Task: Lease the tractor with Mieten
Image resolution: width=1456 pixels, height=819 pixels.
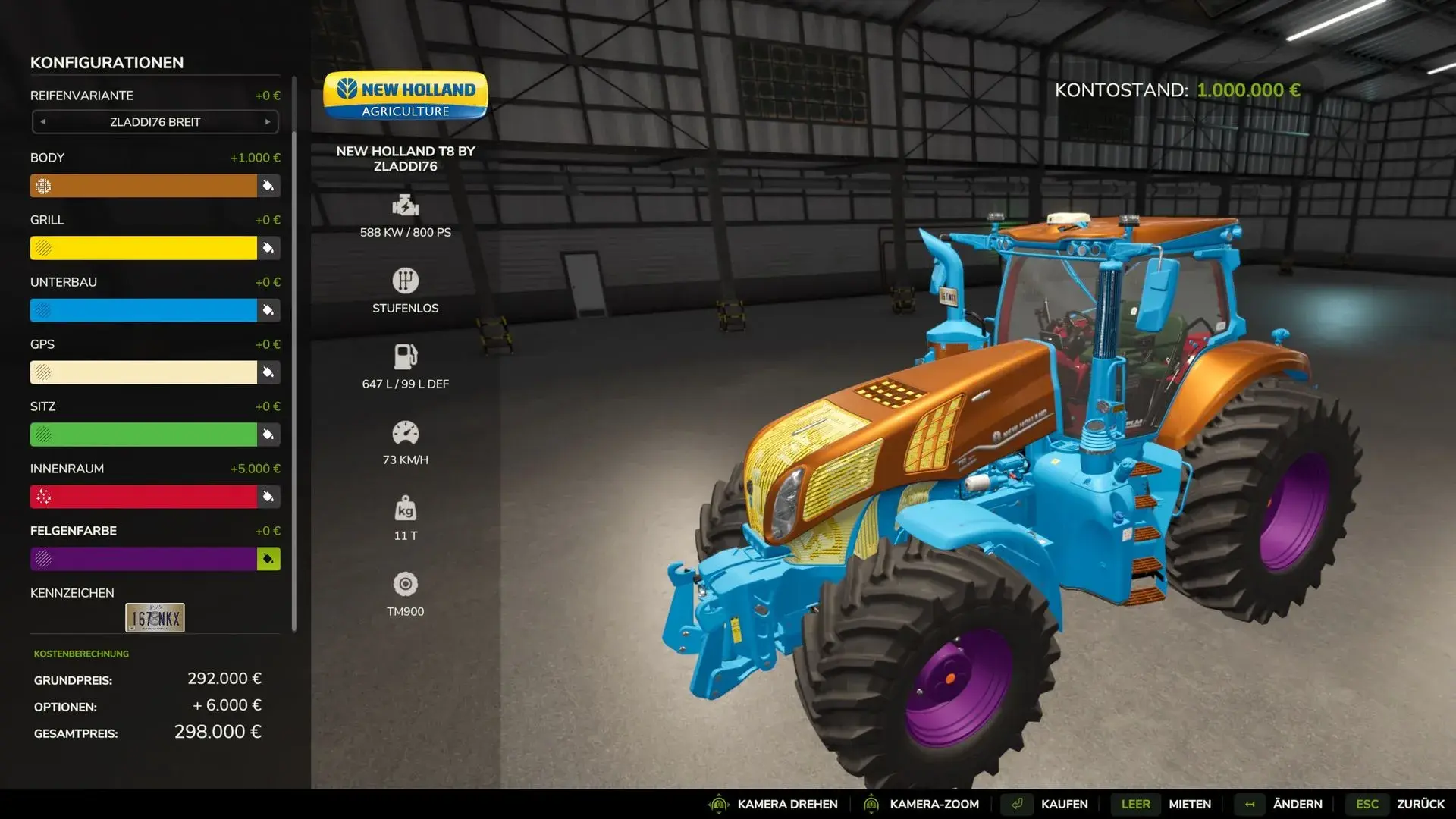Action: coord(1189,804)
